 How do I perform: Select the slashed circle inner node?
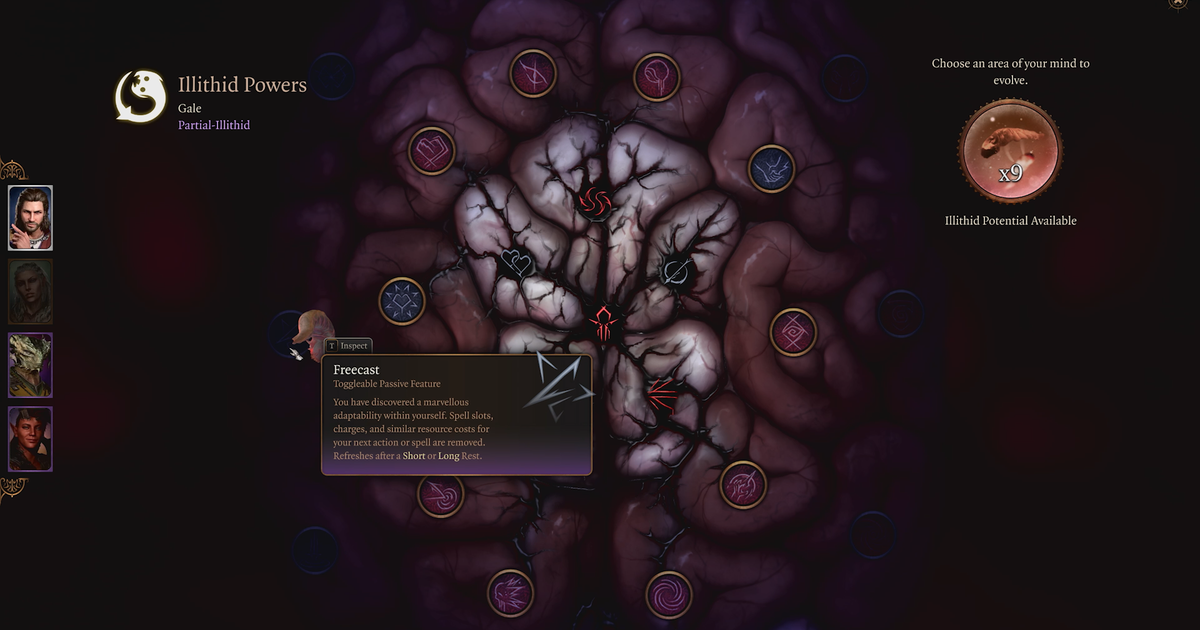677,268
